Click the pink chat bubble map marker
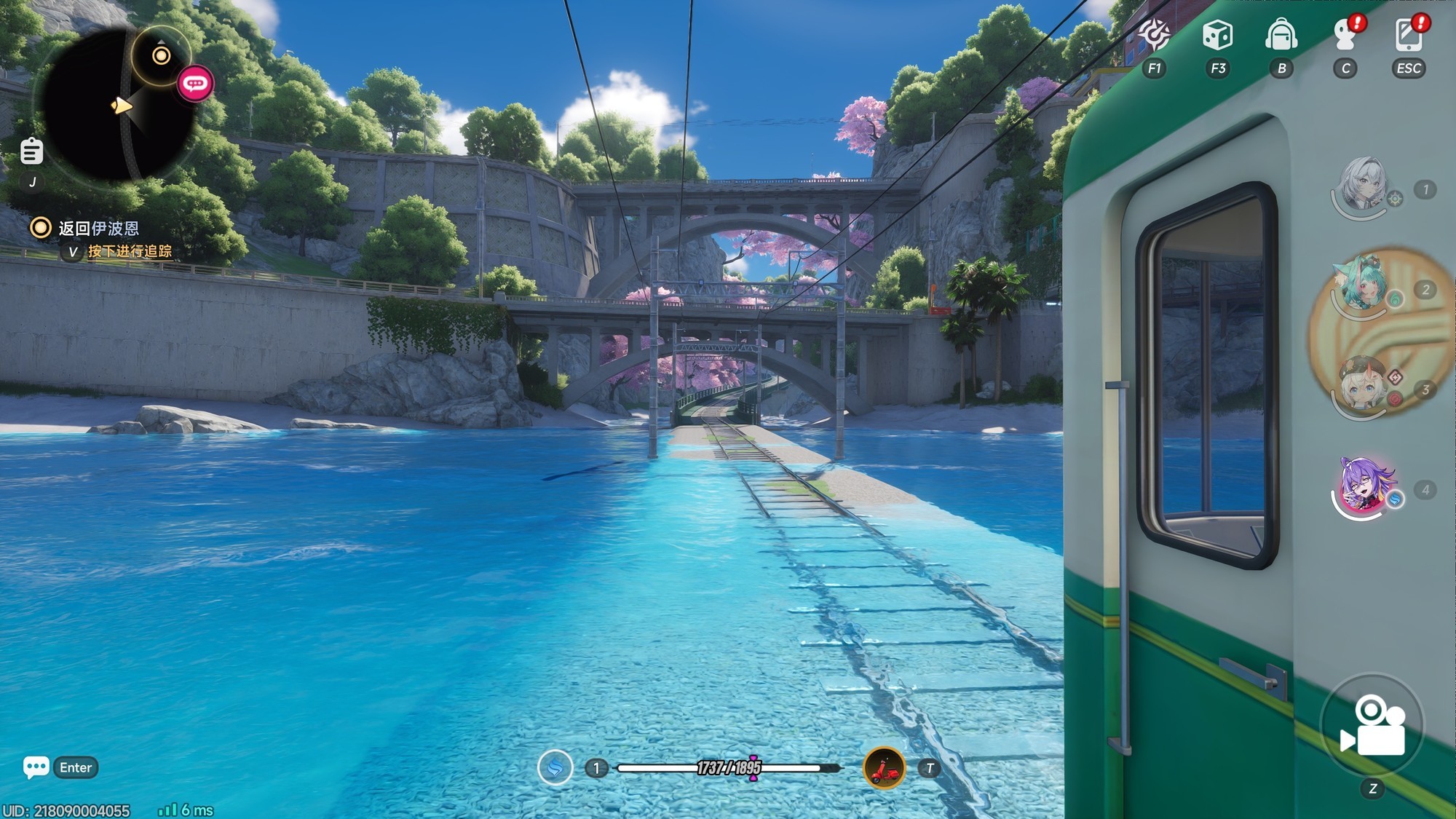 [x=194, y=84]
